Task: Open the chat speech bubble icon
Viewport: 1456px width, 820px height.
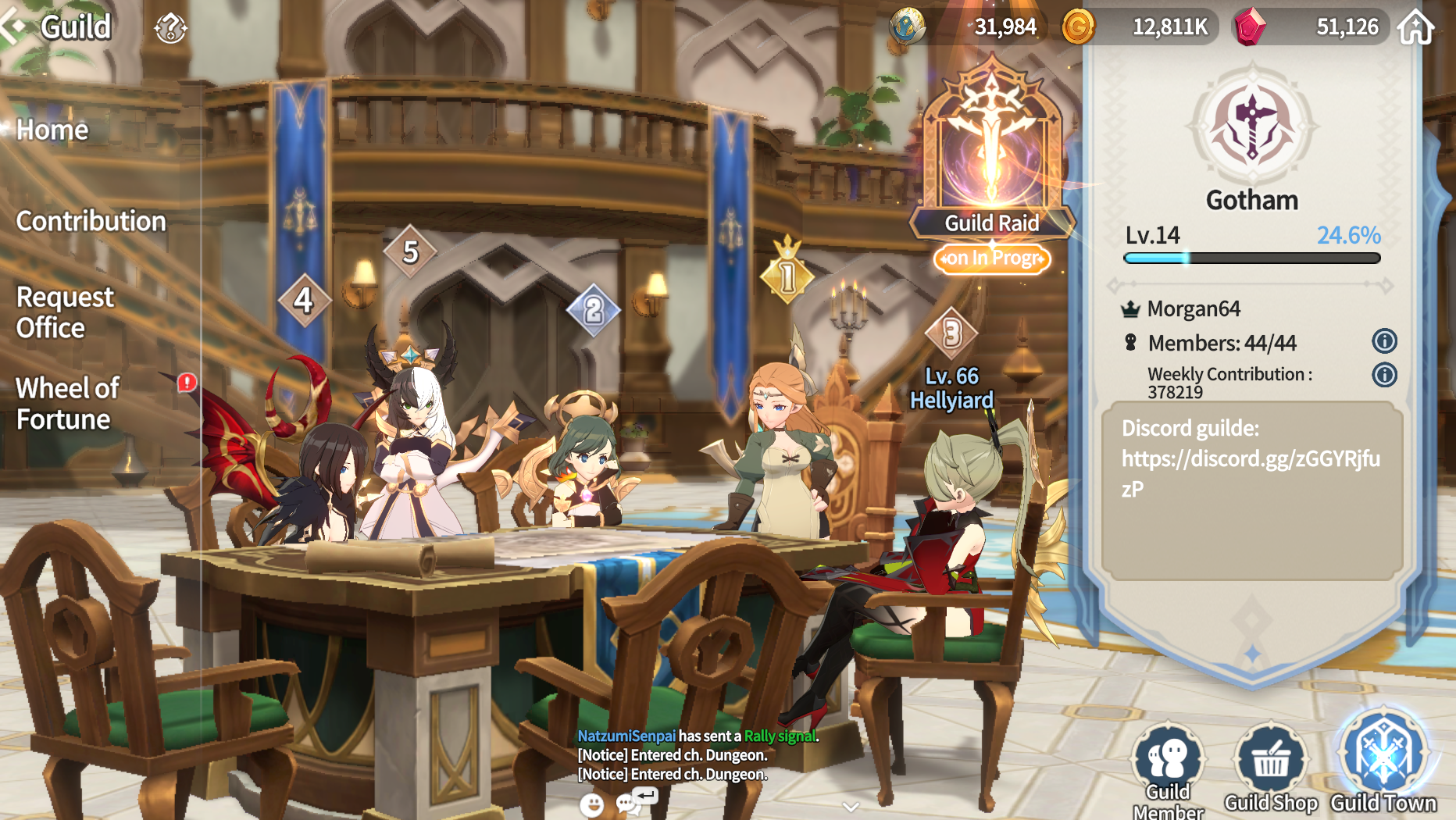Action: [627, 804]
